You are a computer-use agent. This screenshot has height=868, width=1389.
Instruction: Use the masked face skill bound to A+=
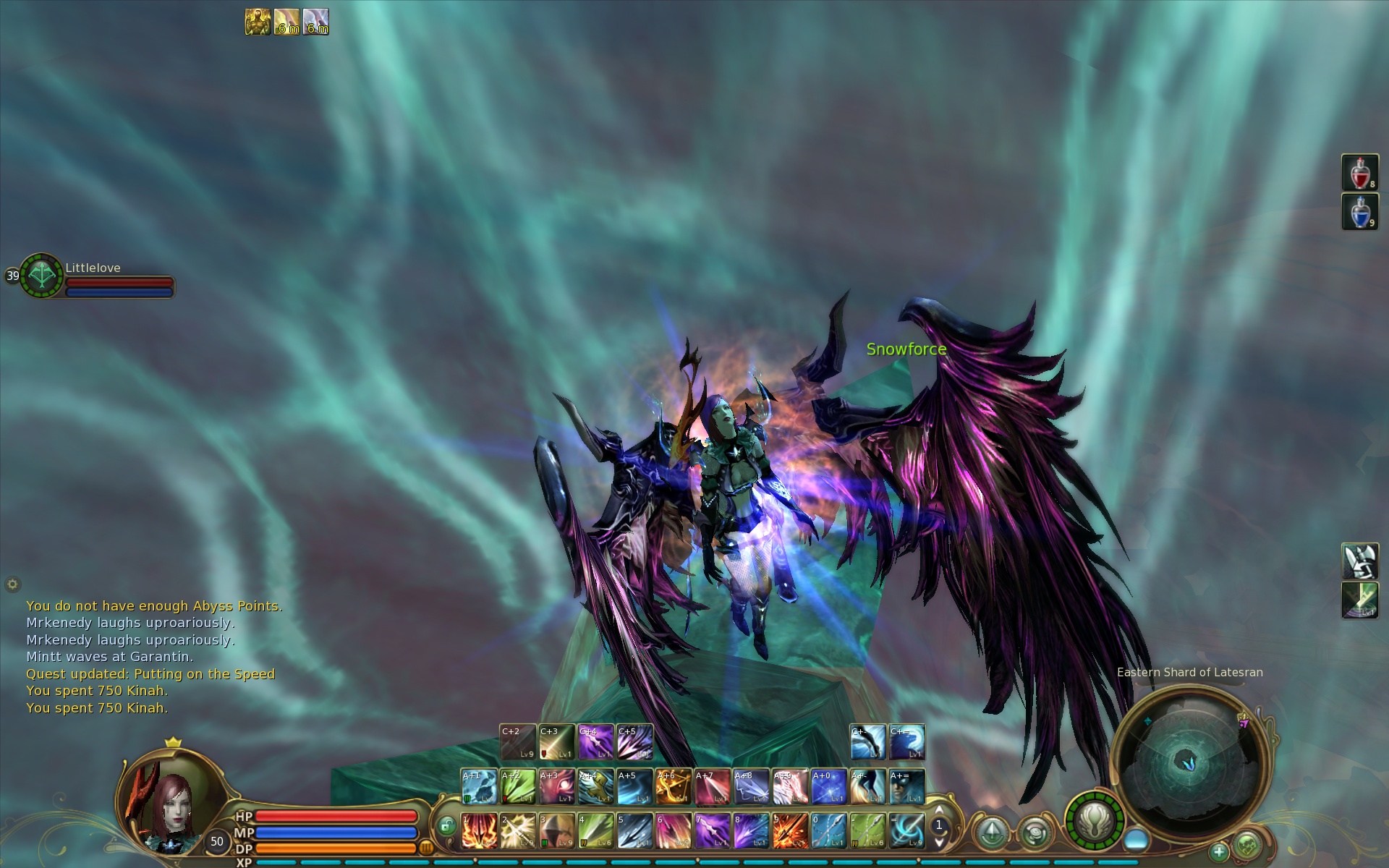point(907,786)
